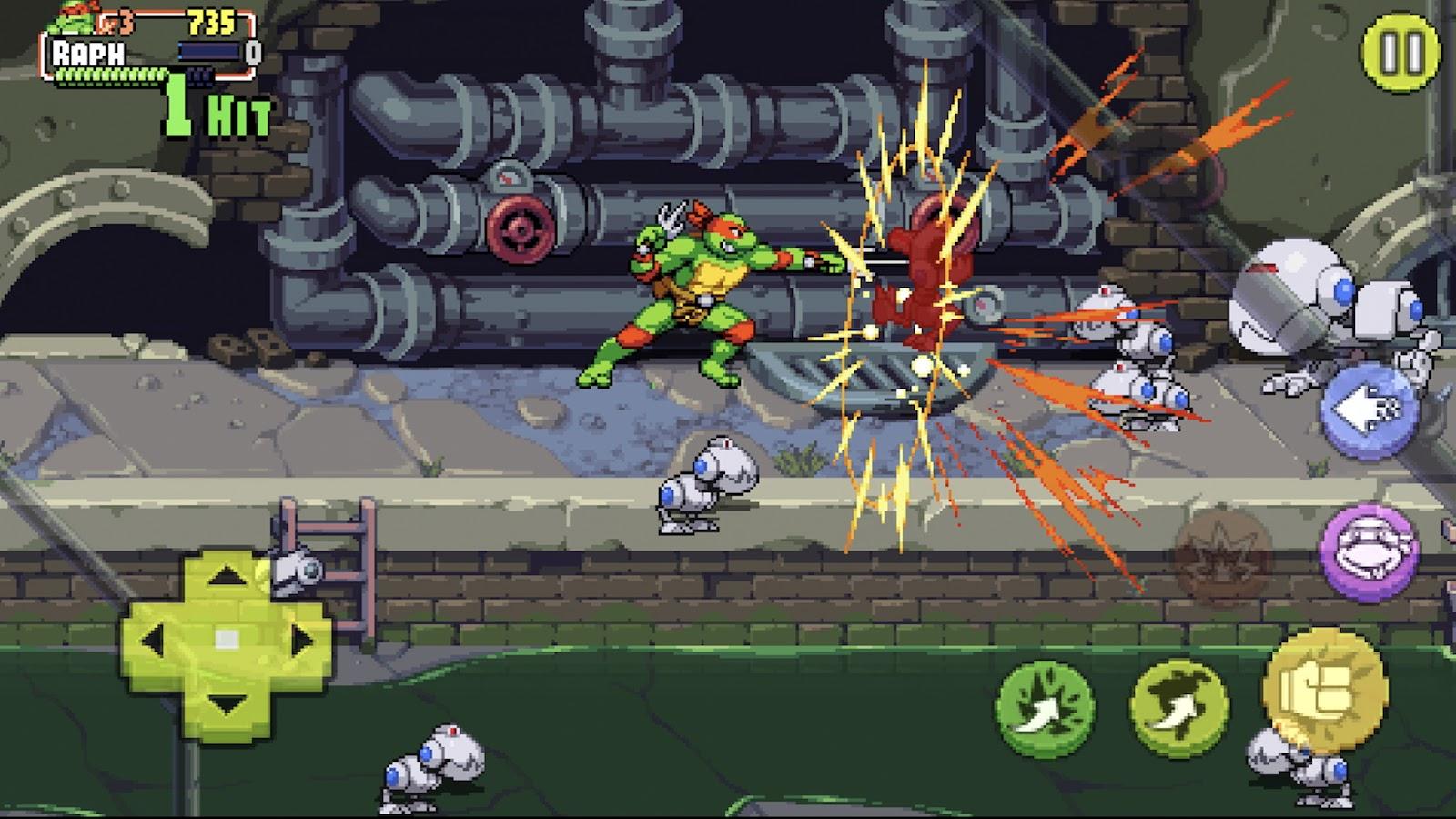Open the pause menu with the pause icon
The image size is (1456, 819).
(x=1402, y=53)
